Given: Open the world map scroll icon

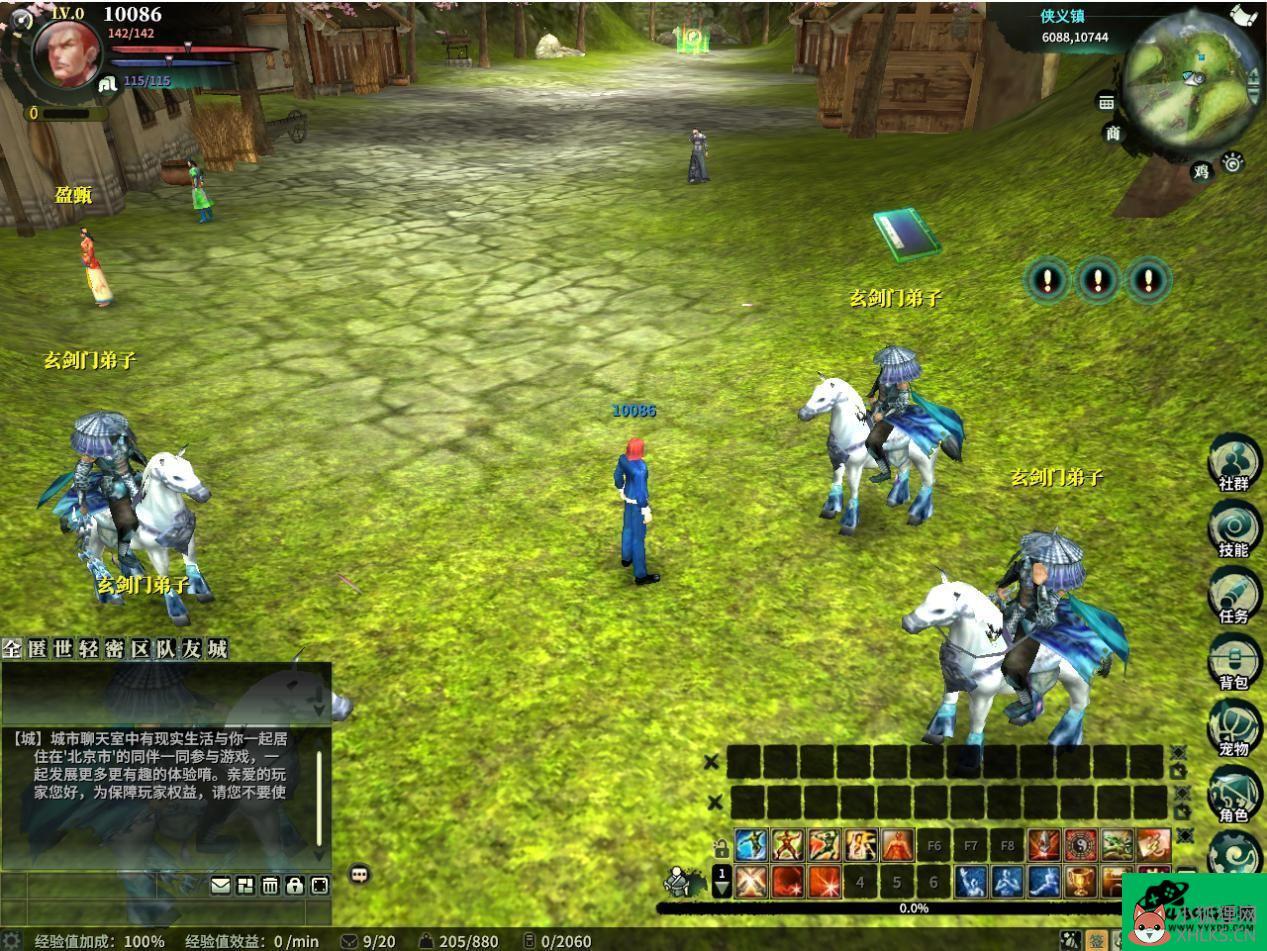Looking at the screenshot, I should coord(1244,15).
